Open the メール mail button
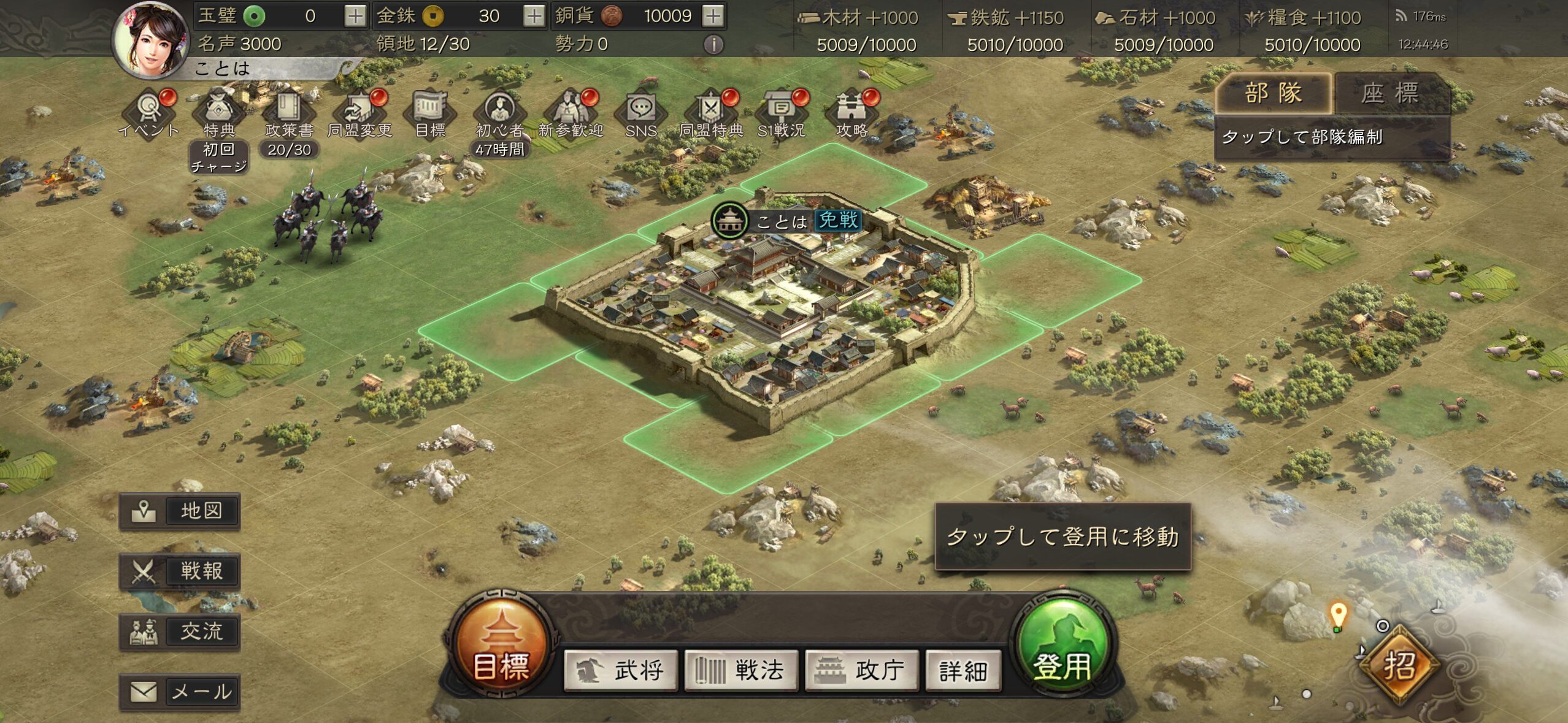 click(x=180, y=692)
